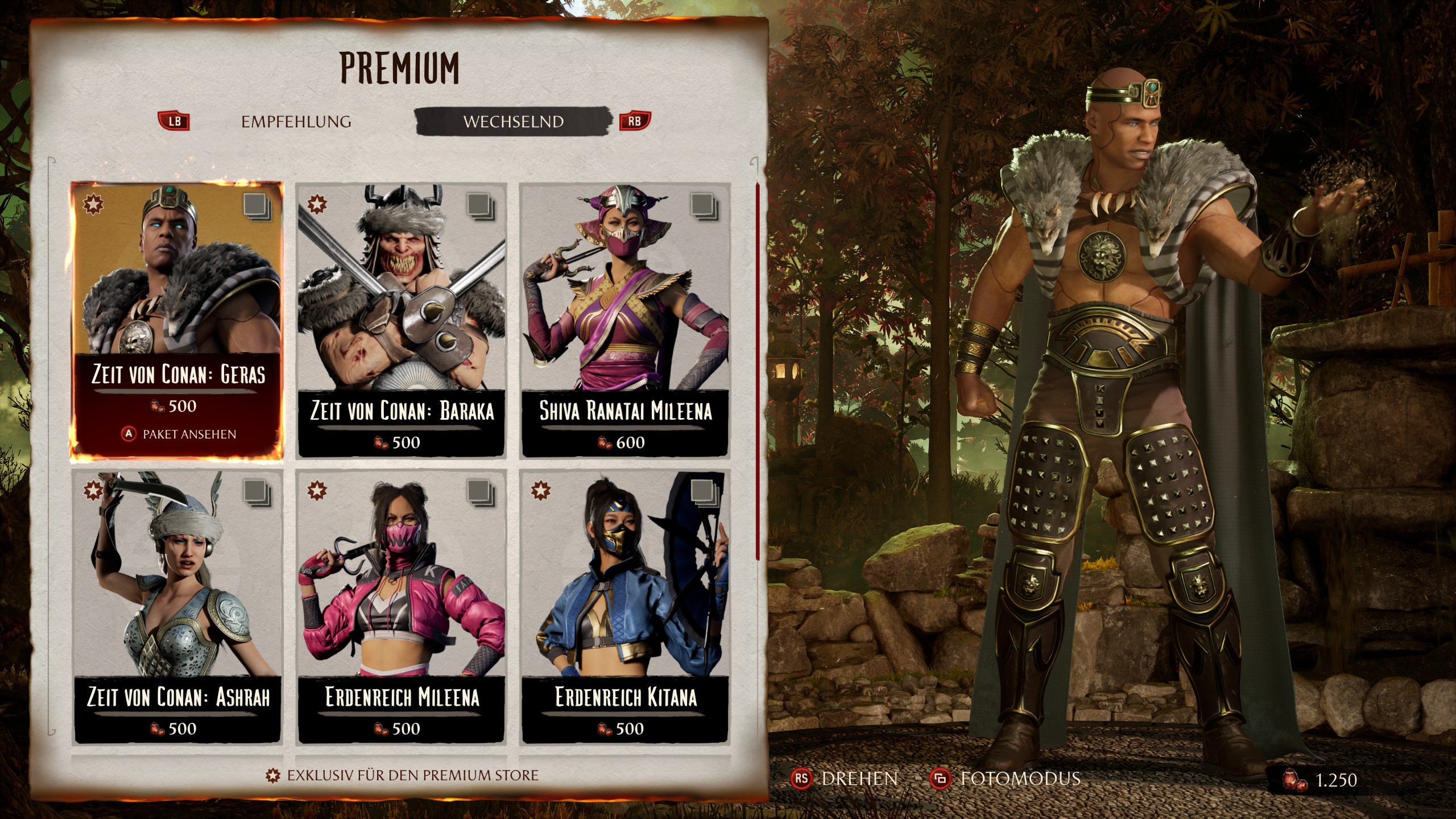Select the Erdenreich Mileena skin card
Viewport: 1456px width, 819px height.
402,606
